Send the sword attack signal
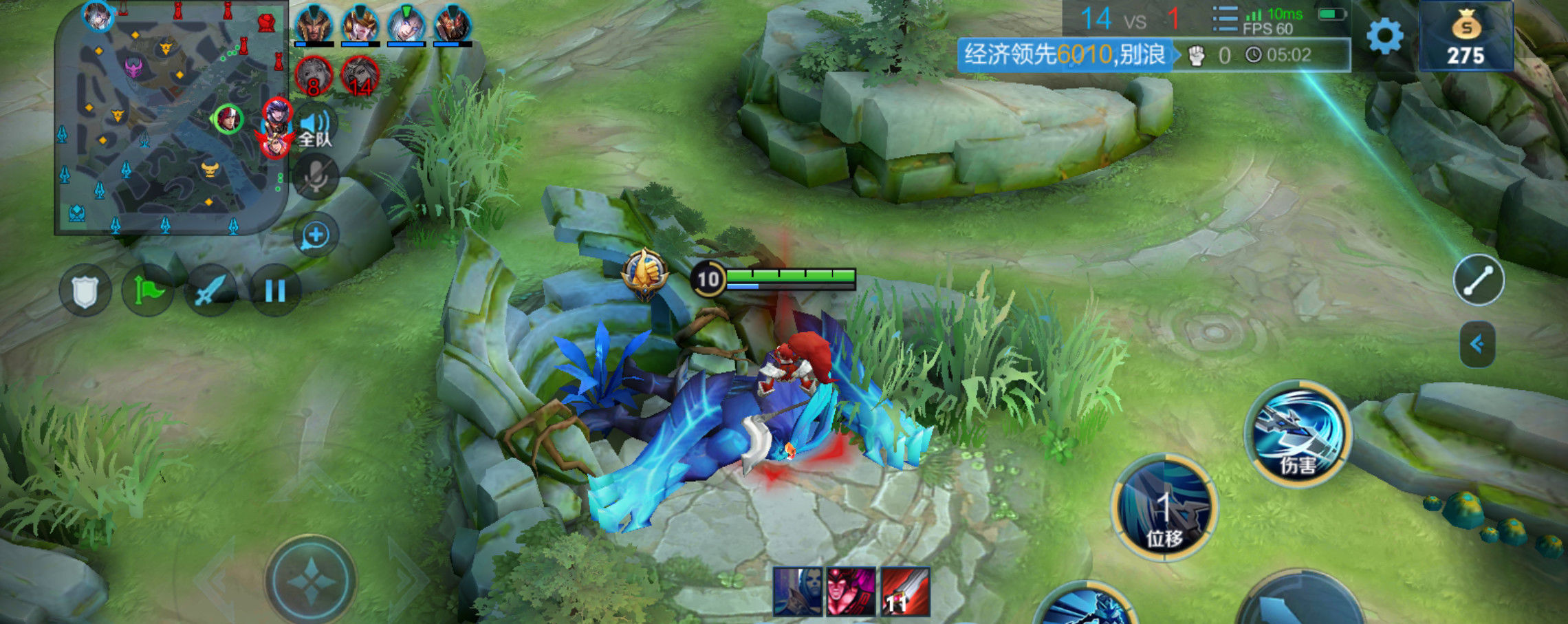The image size is (1568, 624). (x=210, y=291)
